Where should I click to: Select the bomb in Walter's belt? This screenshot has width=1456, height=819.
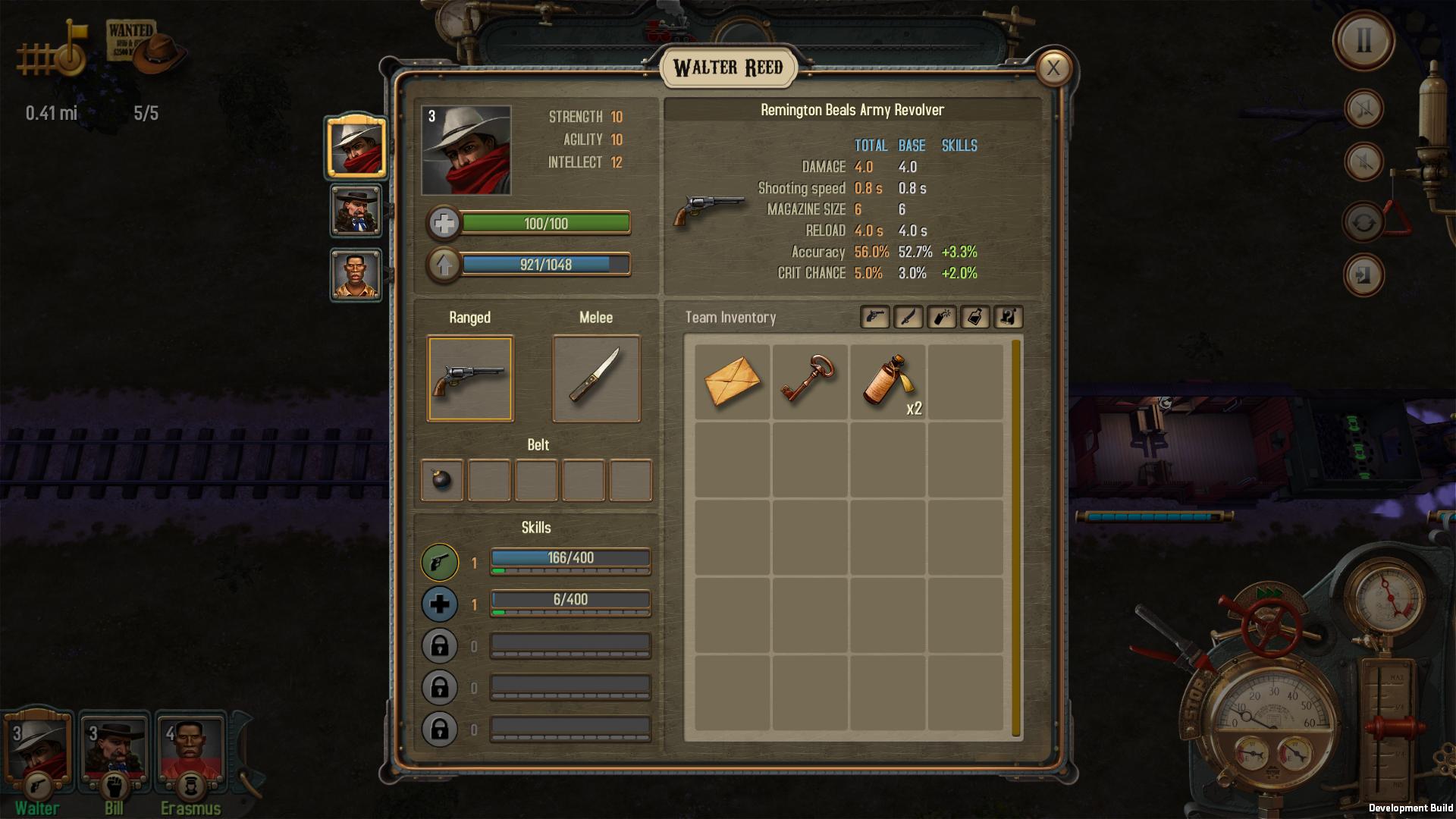pyautogui.click(x=441, y=480)
